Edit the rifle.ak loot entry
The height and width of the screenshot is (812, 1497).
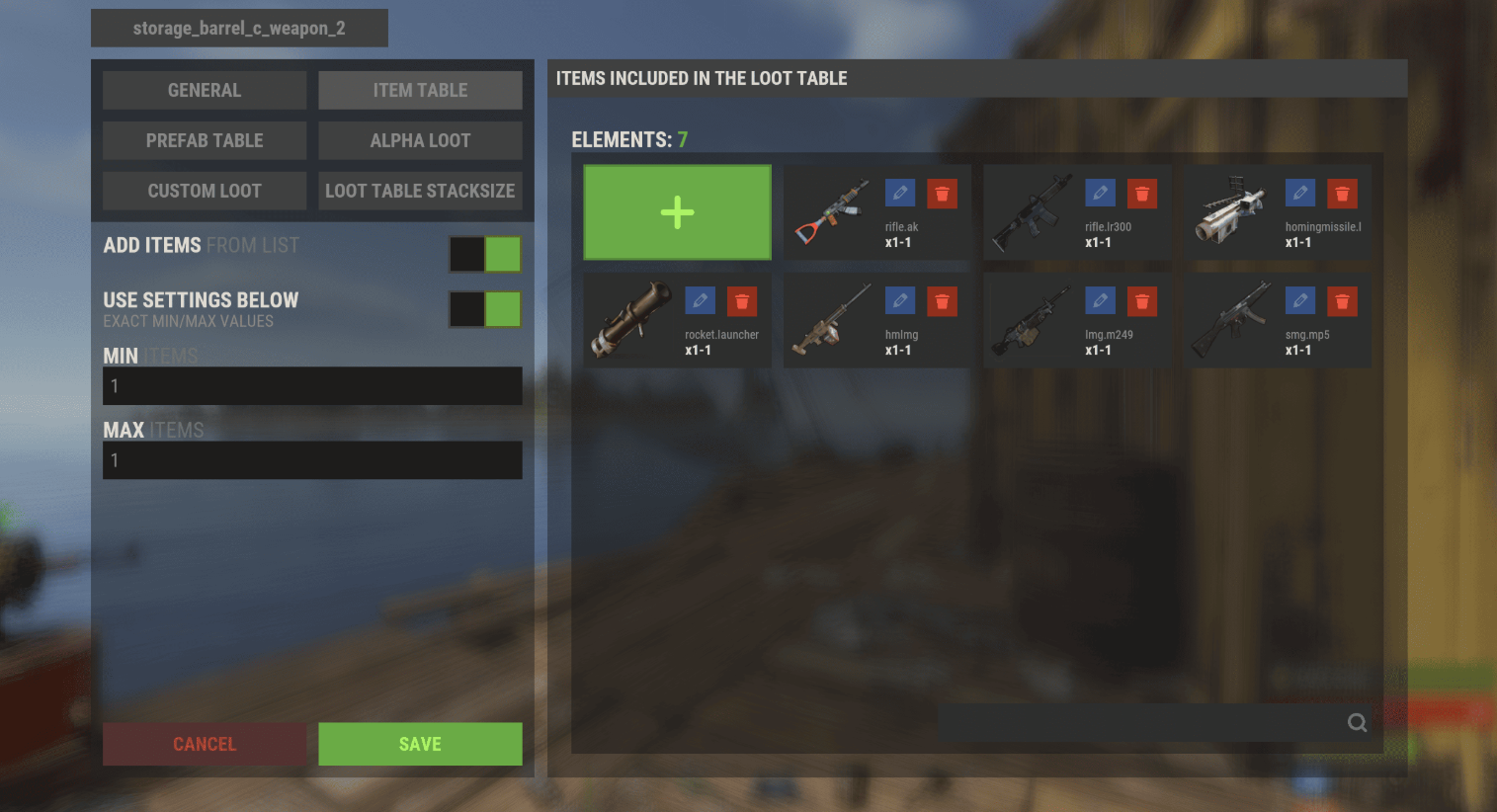click(900, 194)
